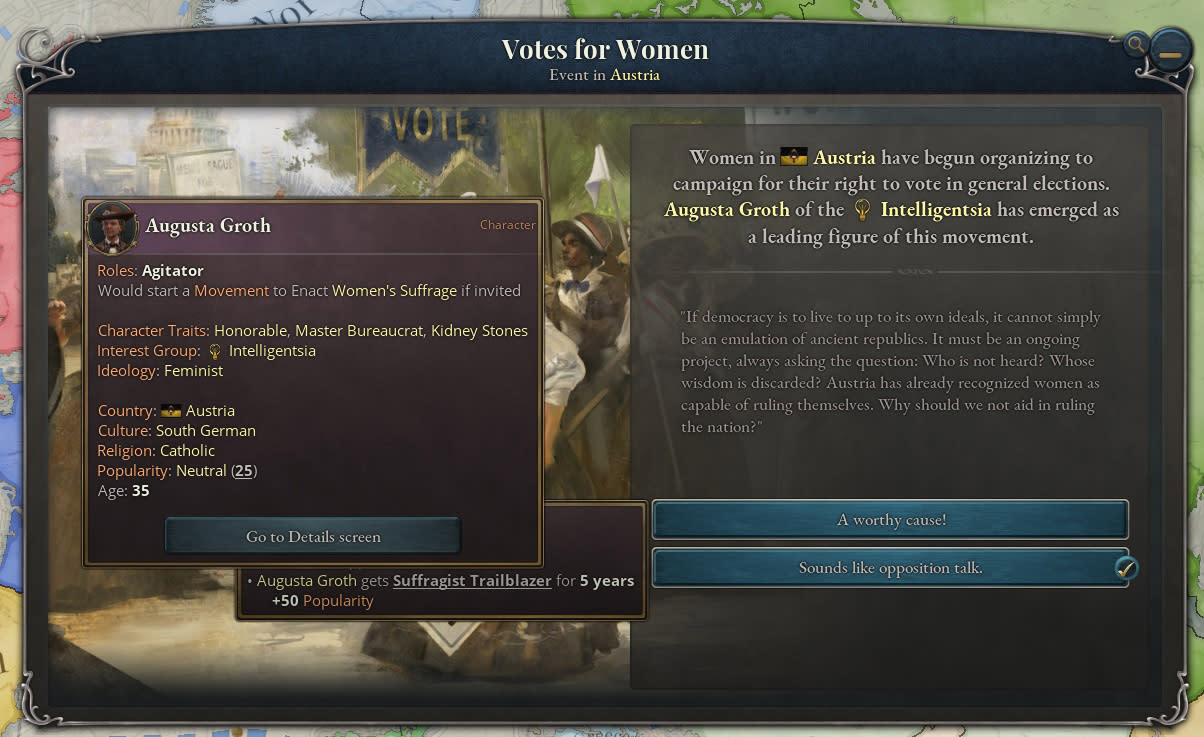Click the Austria country link in tooltip

click(209, 411)
